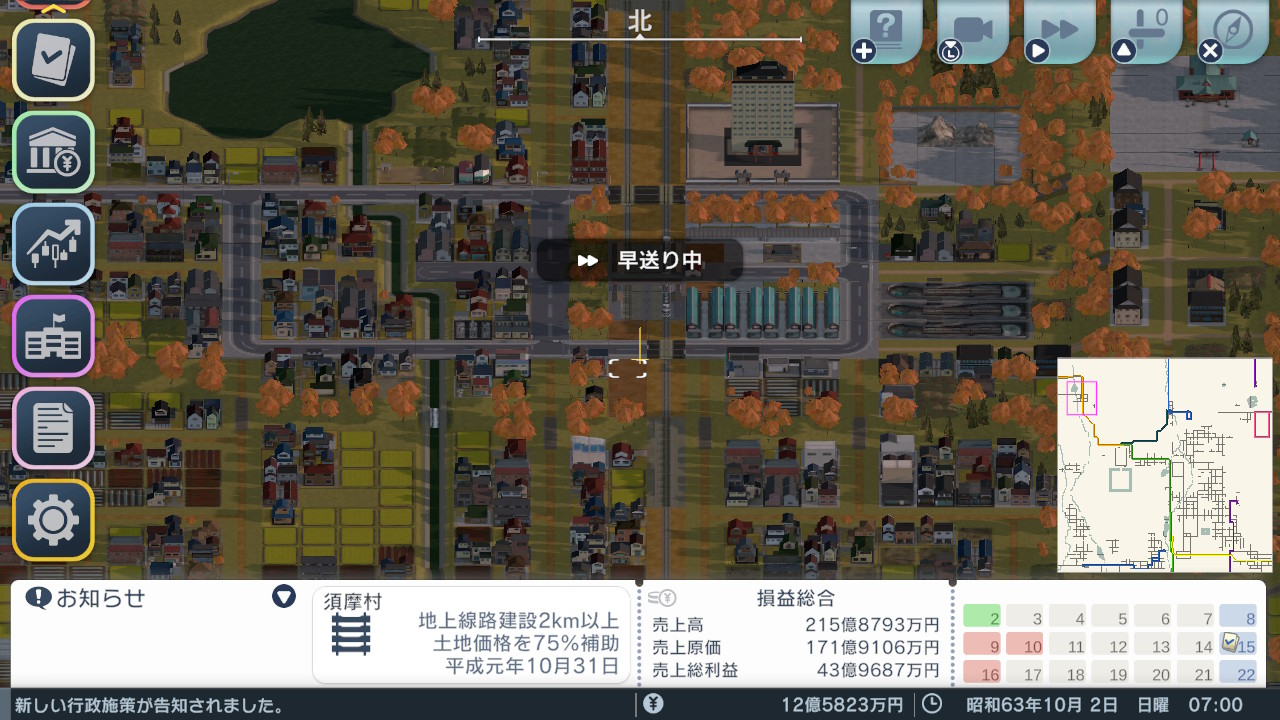View the stock market chart panel
The height and width of the screenshot is (720, 1280).
coord(52,244)
